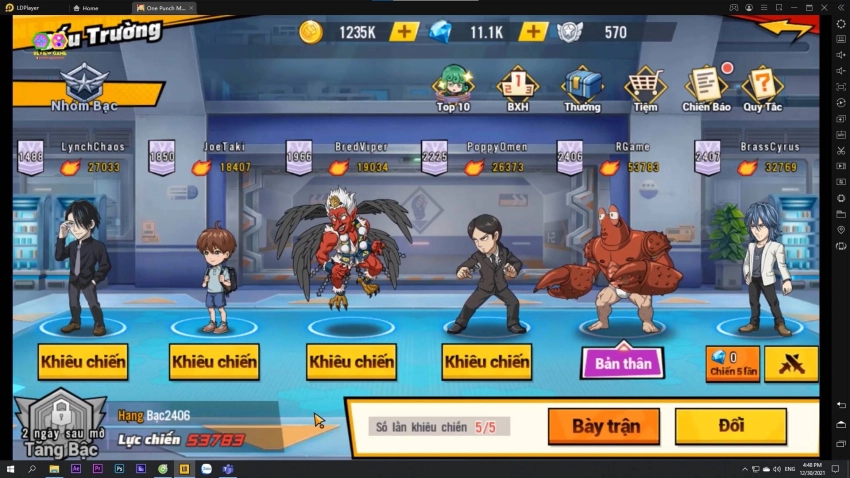The width and height of the screenshot is (850, 478).
Task: Open the Thưởng rewards chest
Action: pos(581,89)
